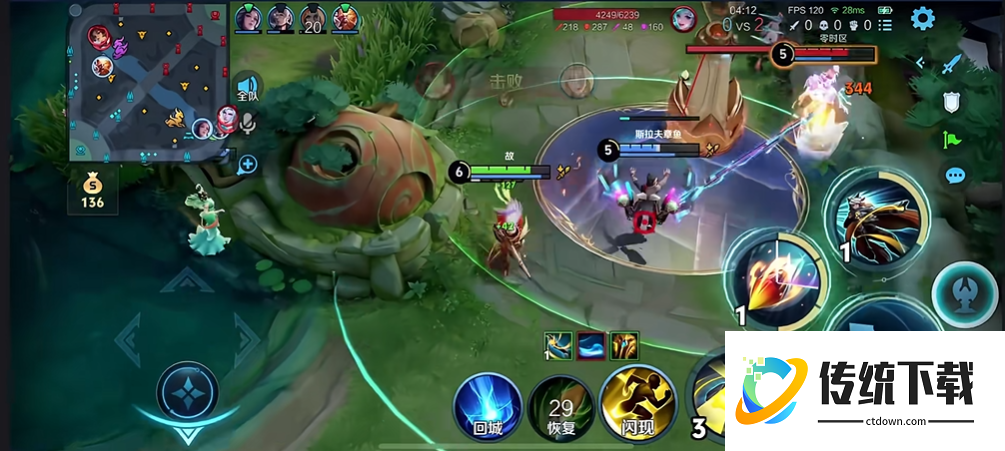The height and width of the screenshot is (451, 1005).
Task: Click the minimap
Action: tap(150, 82)
